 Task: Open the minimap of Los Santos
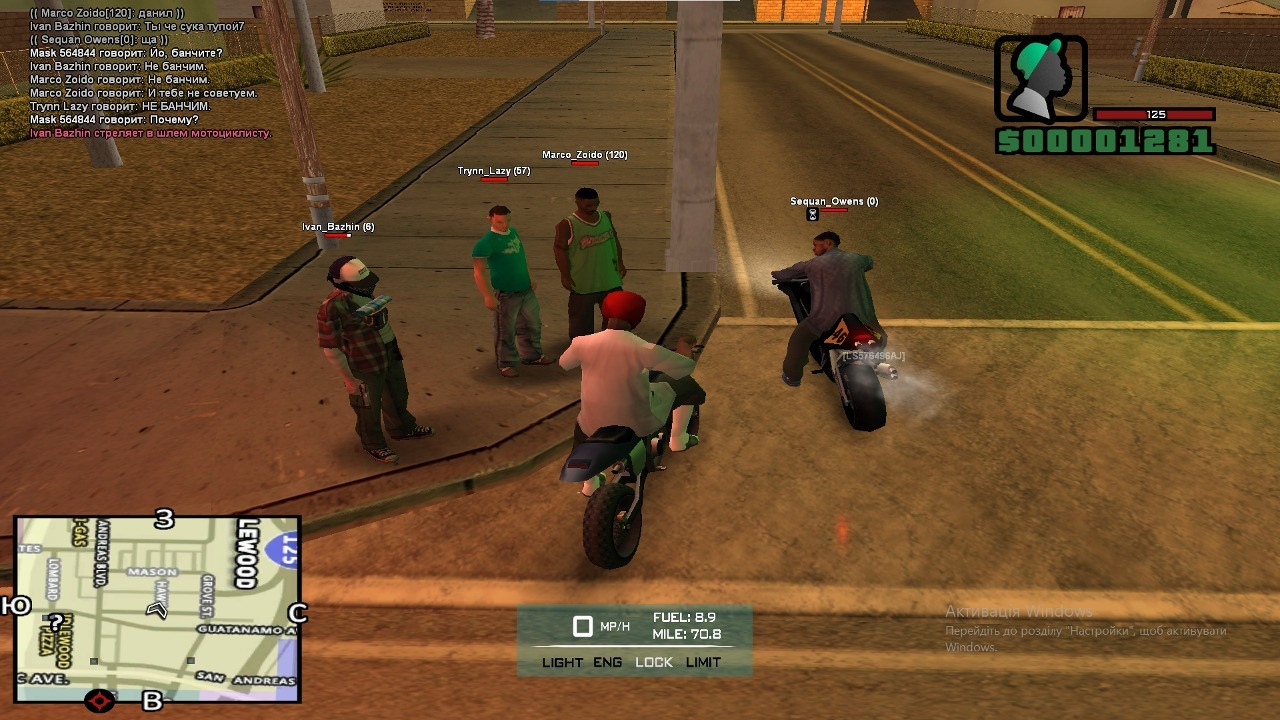coord(157,608)
